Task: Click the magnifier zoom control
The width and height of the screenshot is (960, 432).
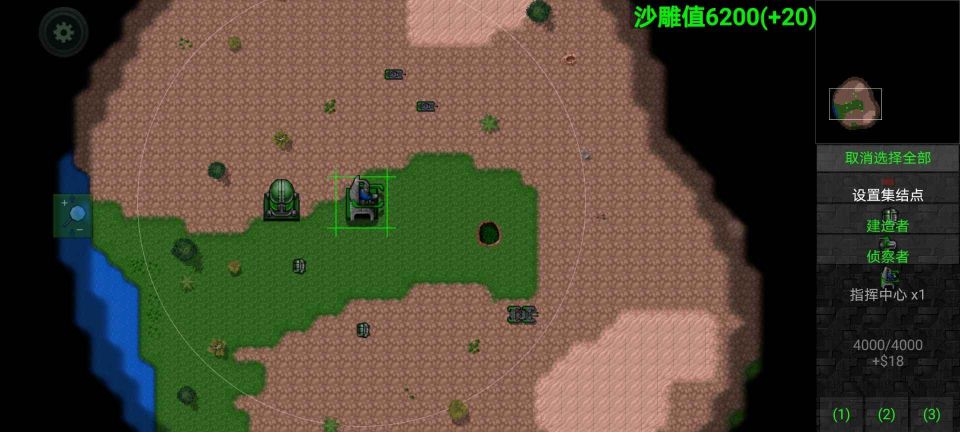Action: coord(73,215)
